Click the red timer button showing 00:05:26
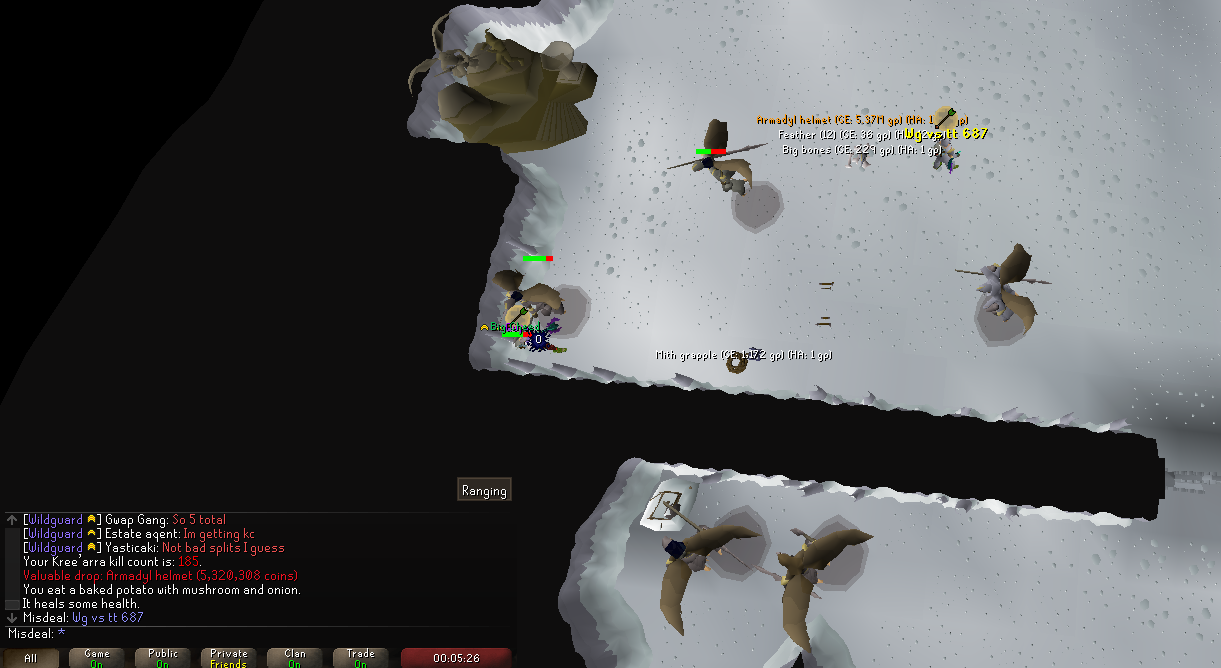Image resolution: width=1221 pixels, height=668 pixels. click(455, 658)
